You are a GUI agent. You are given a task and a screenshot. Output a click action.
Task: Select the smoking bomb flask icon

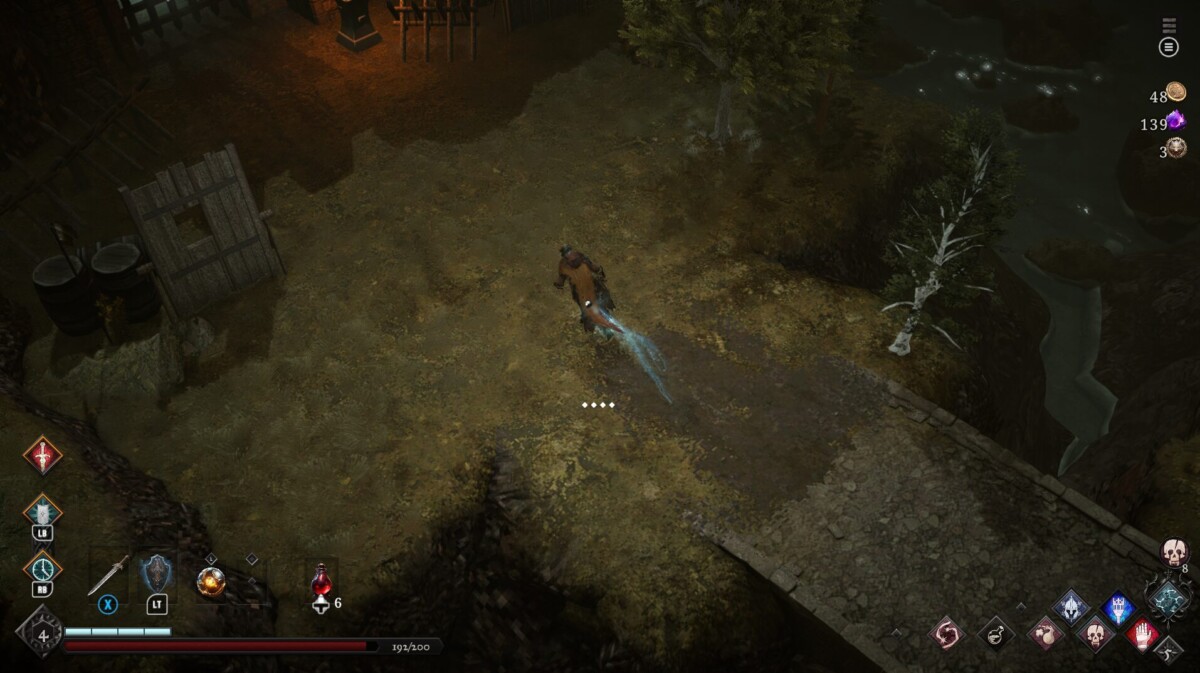pos(1046,633)
